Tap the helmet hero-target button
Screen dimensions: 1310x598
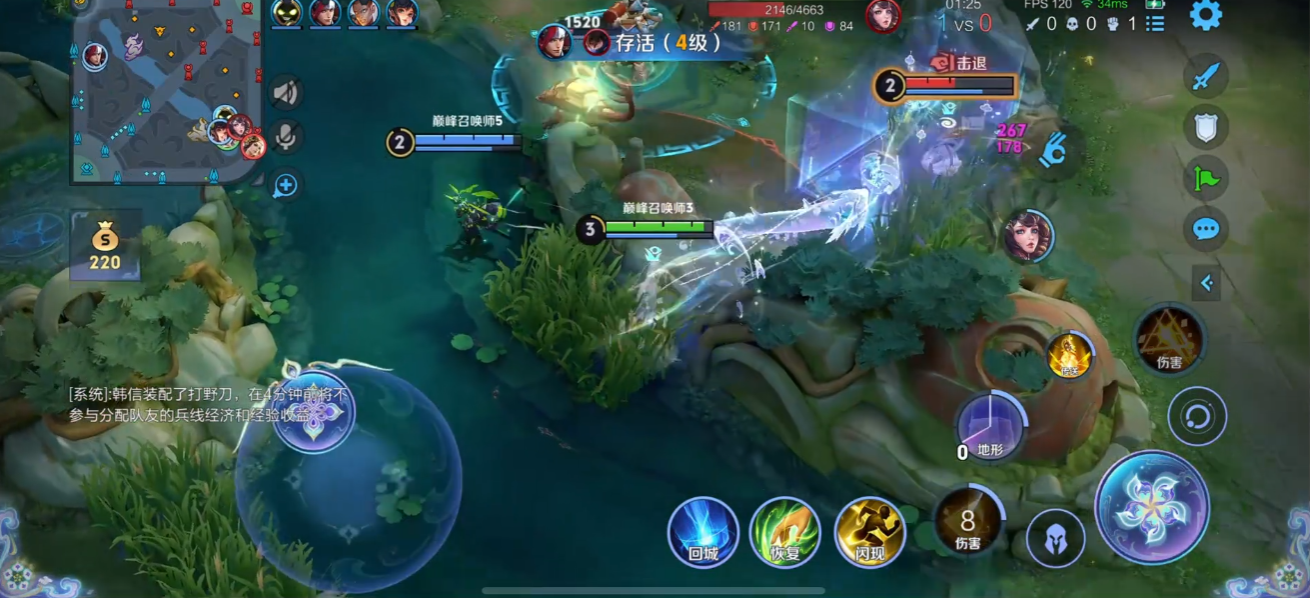tap(1055, 538)
